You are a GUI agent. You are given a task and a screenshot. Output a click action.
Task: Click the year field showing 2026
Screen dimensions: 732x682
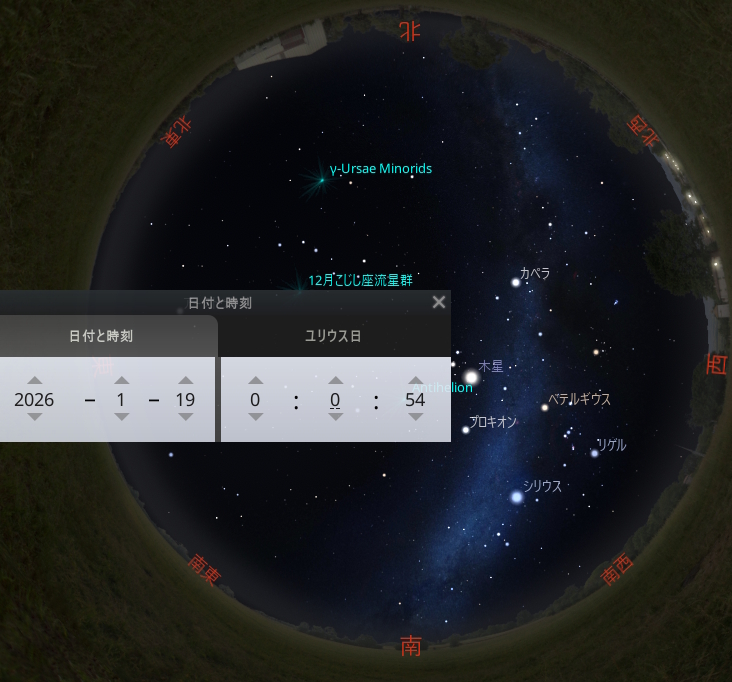tap(35, 400)
